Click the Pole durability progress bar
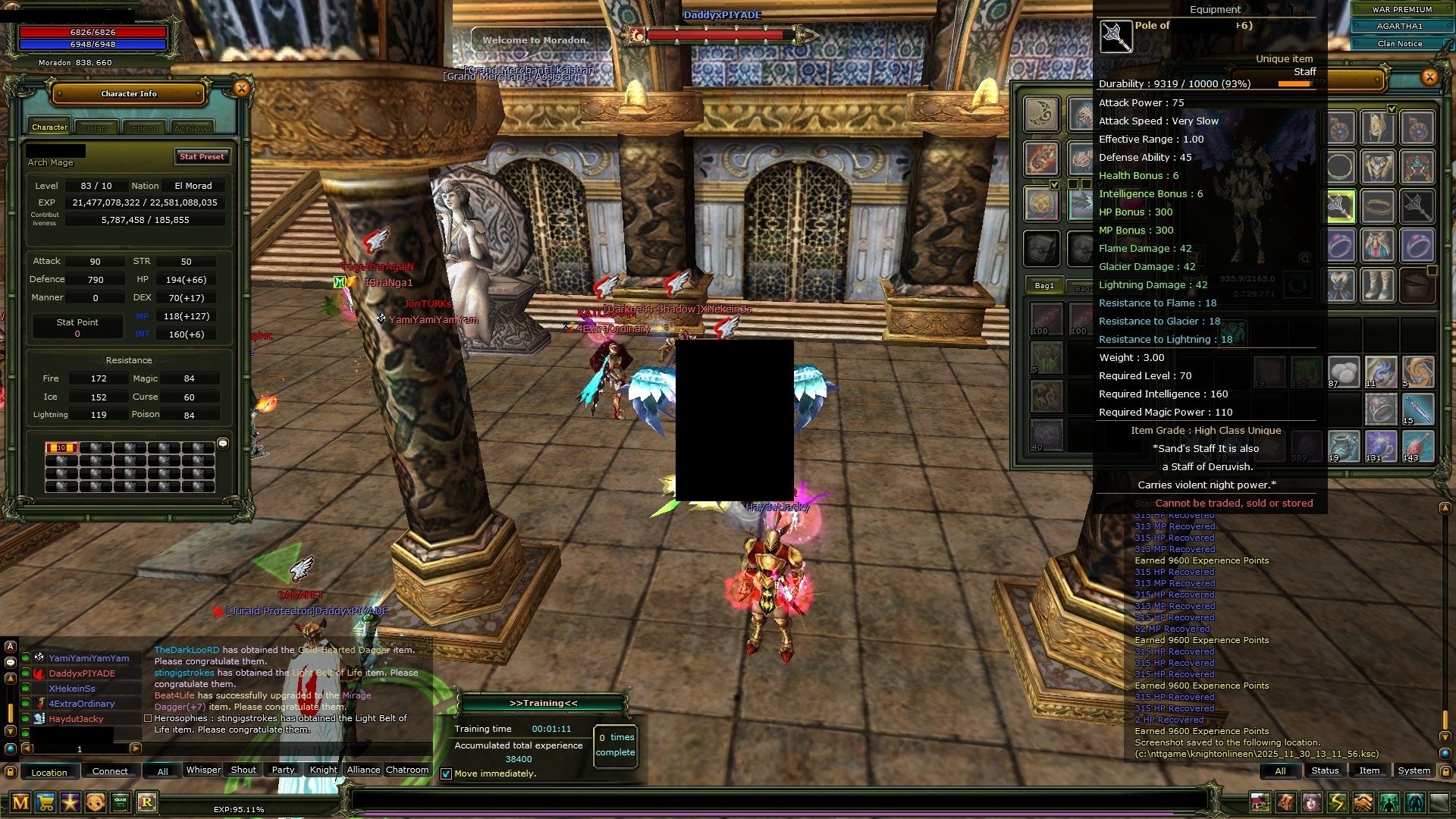Viewport: 1456px width, 819px height. click(x=1297, y=84)
